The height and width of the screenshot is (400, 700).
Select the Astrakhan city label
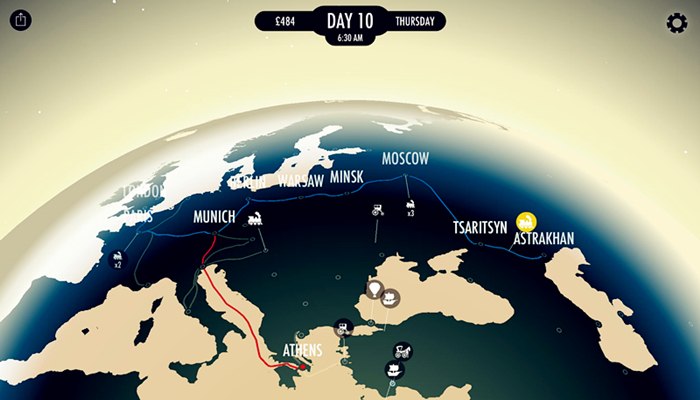(543, 240)
